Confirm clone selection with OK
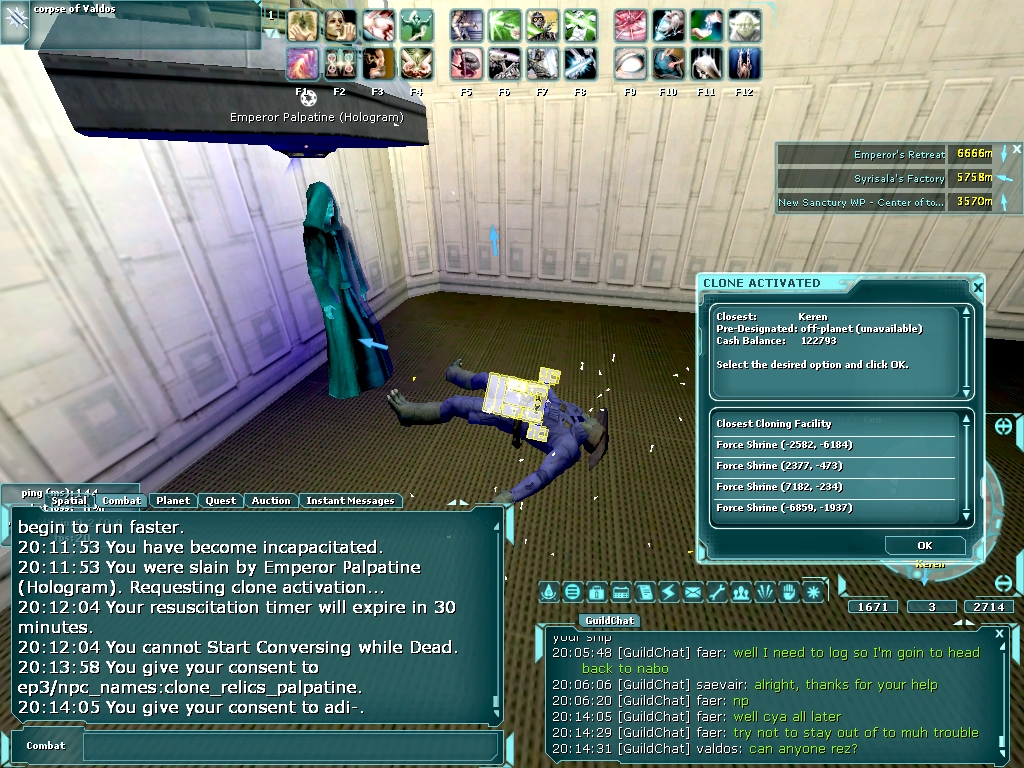This screenshot has width=1024, height=768. point(924,545)
